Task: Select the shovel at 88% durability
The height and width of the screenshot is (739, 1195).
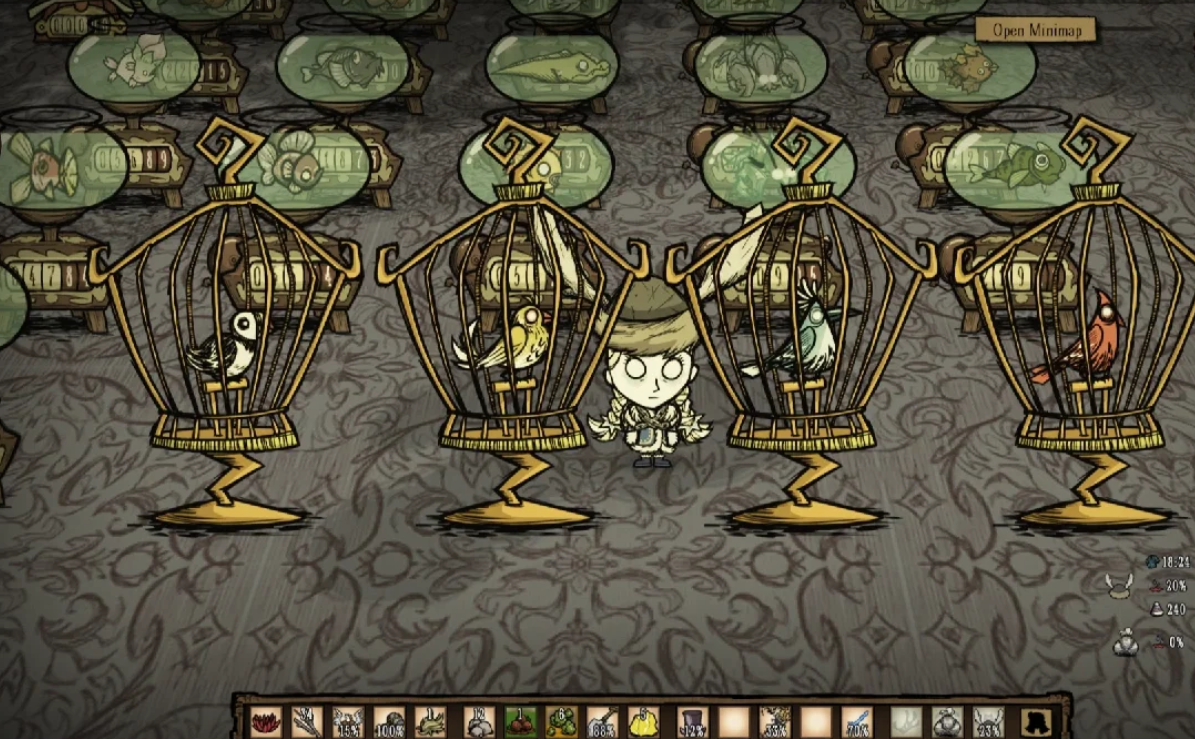Action: point(604,718)
